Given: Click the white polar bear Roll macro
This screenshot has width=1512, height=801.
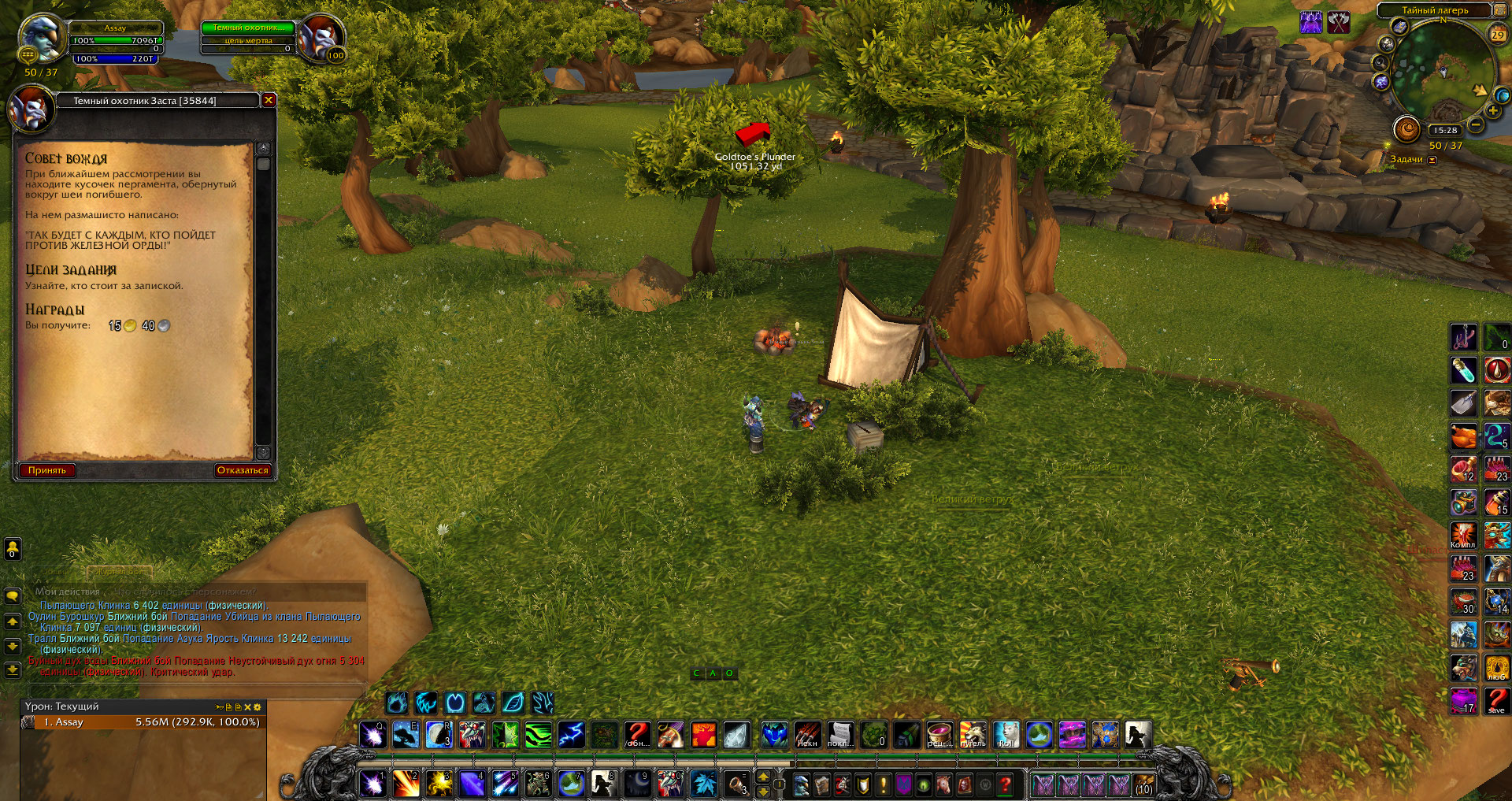Looking at the screenshot, I should click(1006, 735).
